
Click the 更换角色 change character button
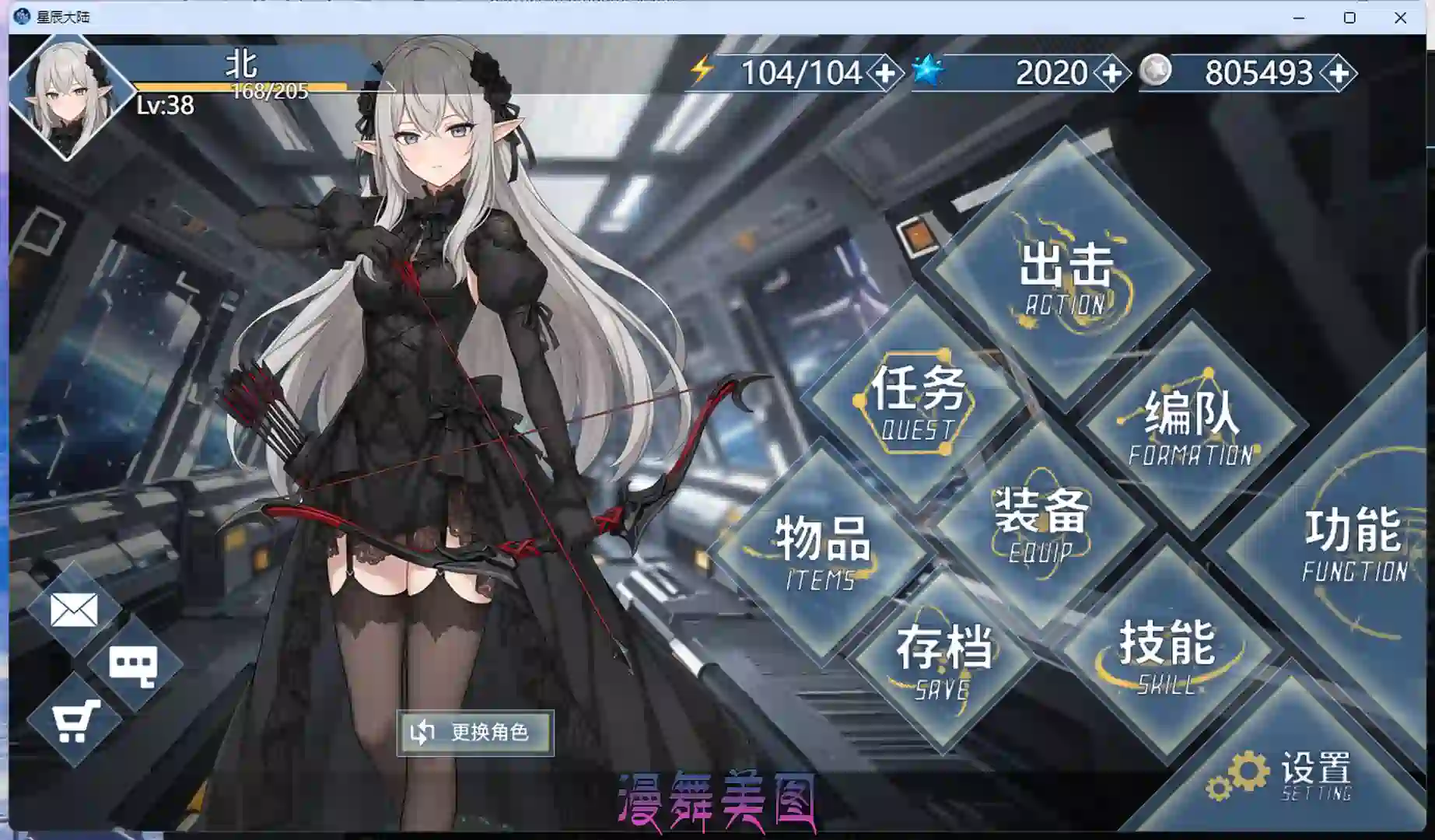point(474,731)
